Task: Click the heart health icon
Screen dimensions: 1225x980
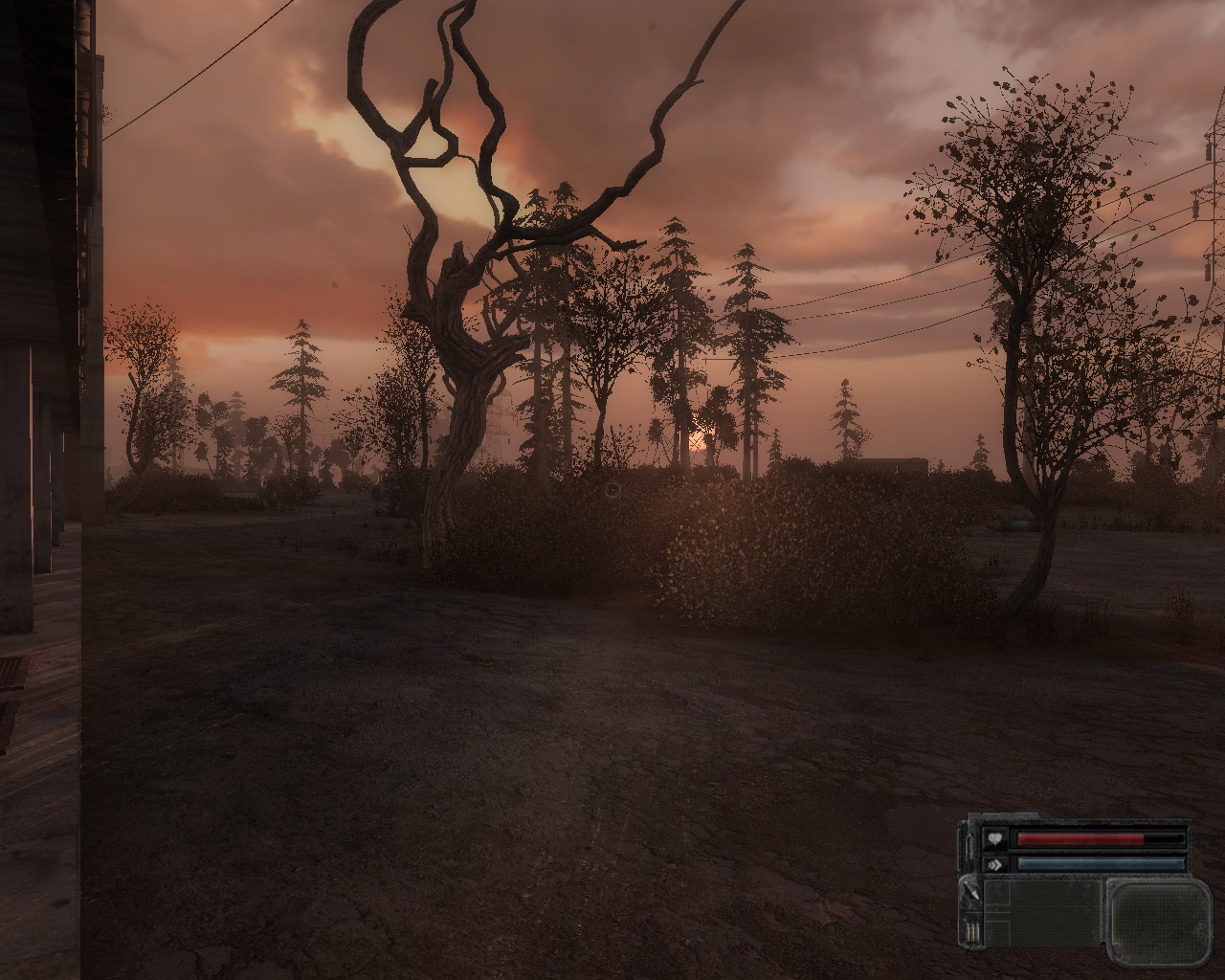Action: point(996,838)
